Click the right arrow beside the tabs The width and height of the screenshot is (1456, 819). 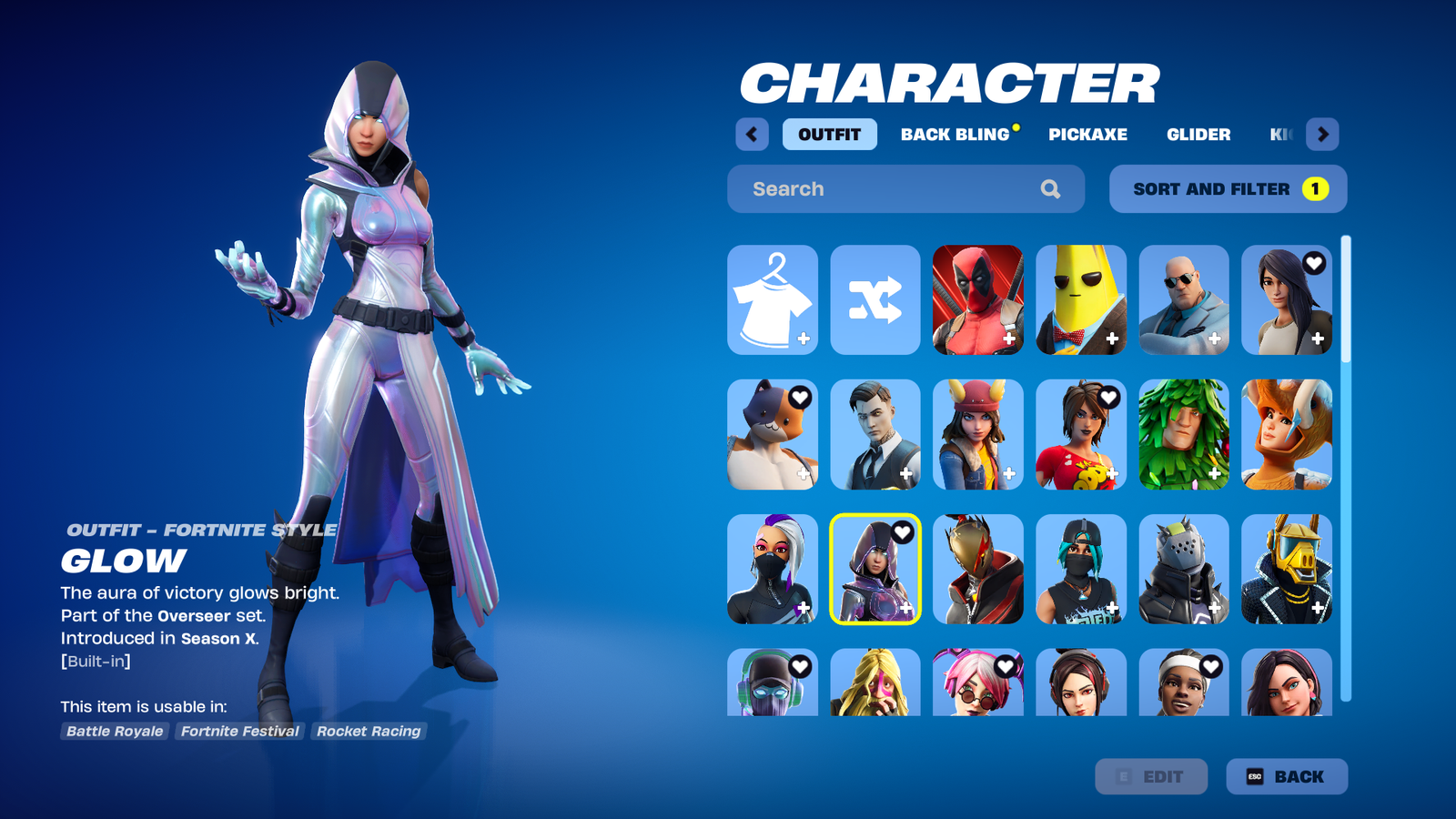pos(1322,135)
